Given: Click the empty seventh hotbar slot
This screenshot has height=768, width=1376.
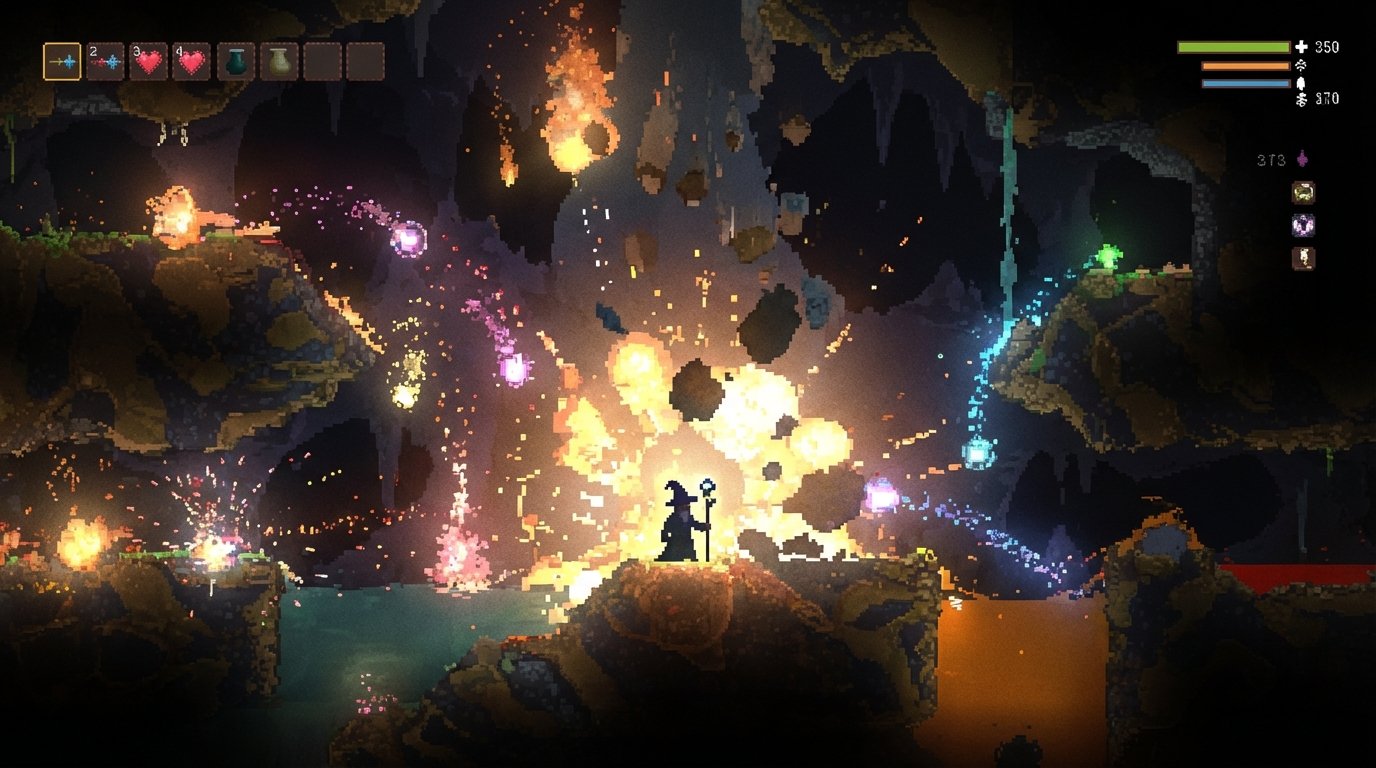Looking at the screenshot, I should tap(321, 61).
